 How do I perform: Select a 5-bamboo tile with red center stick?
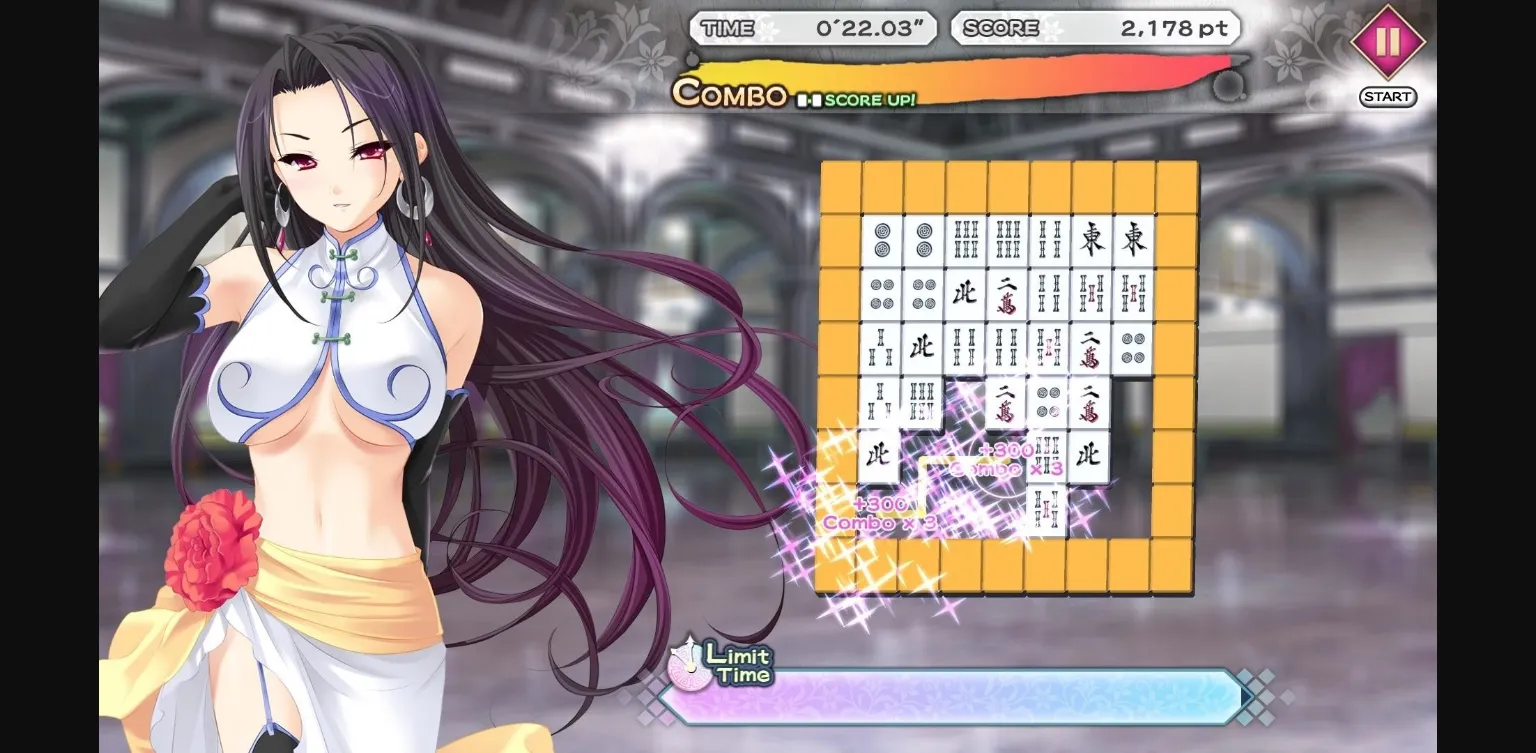click(x=1092, y=293)
